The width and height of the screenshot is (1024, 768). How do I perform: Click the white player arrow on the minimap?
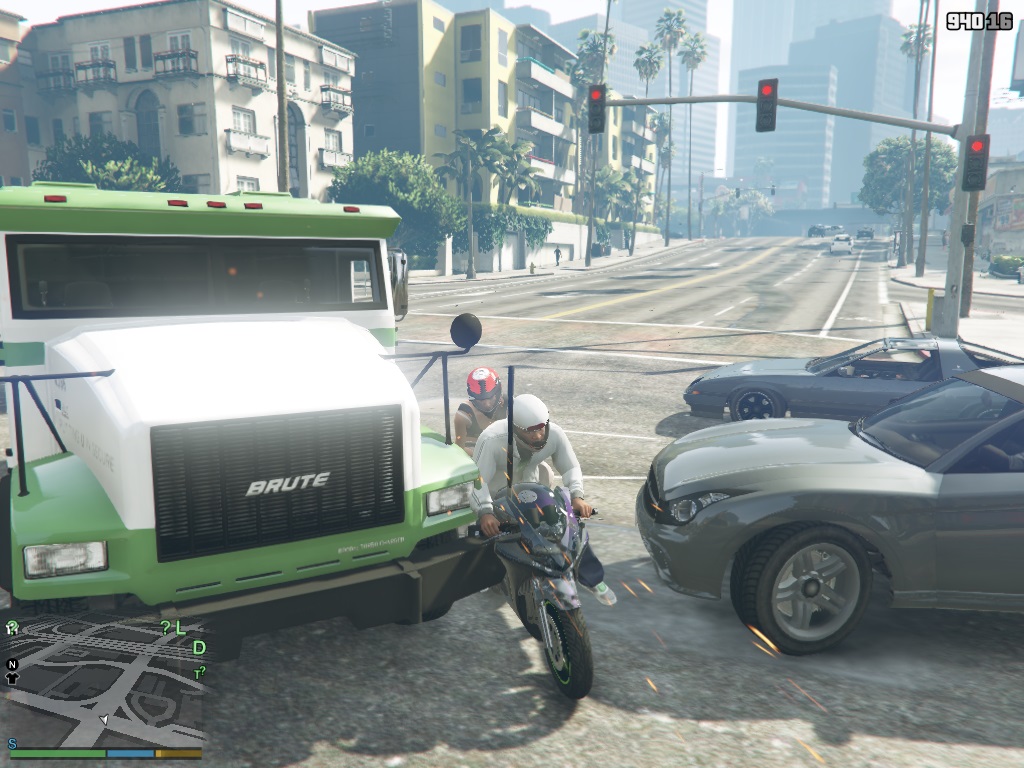pyautogui.click(x=103, y=719)
